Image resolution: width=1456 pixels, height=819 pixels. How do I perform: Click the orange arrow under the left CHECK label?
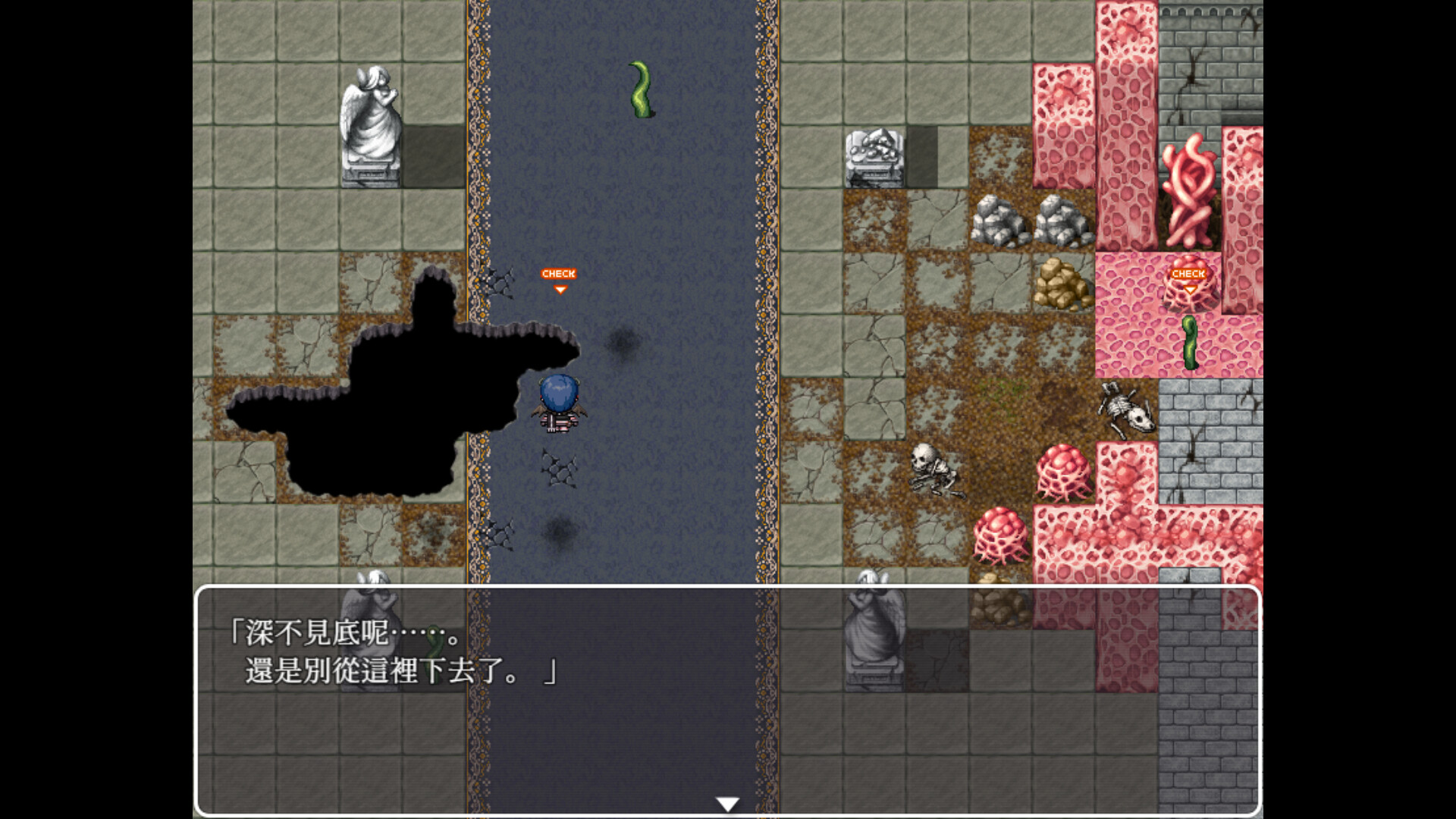(559, 288)
